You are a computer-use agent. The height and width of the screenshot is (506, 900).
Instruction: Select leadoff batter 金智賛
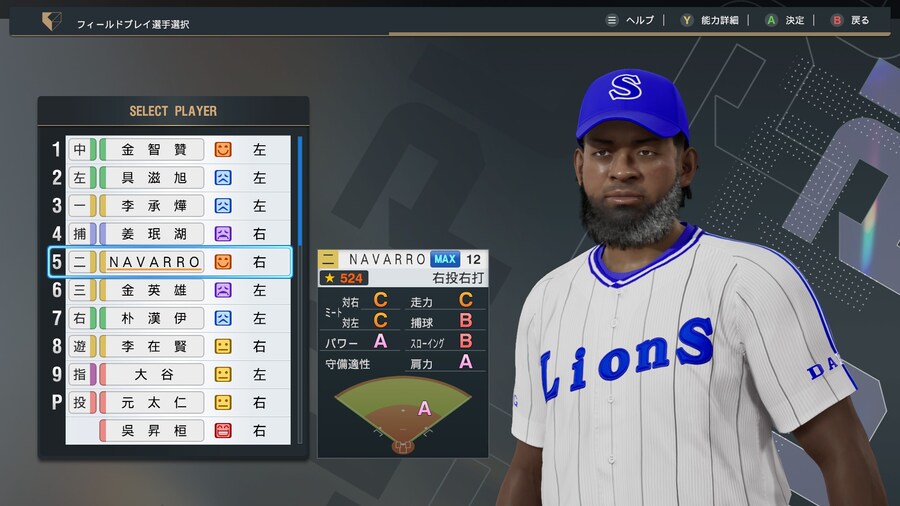point(155,150)
